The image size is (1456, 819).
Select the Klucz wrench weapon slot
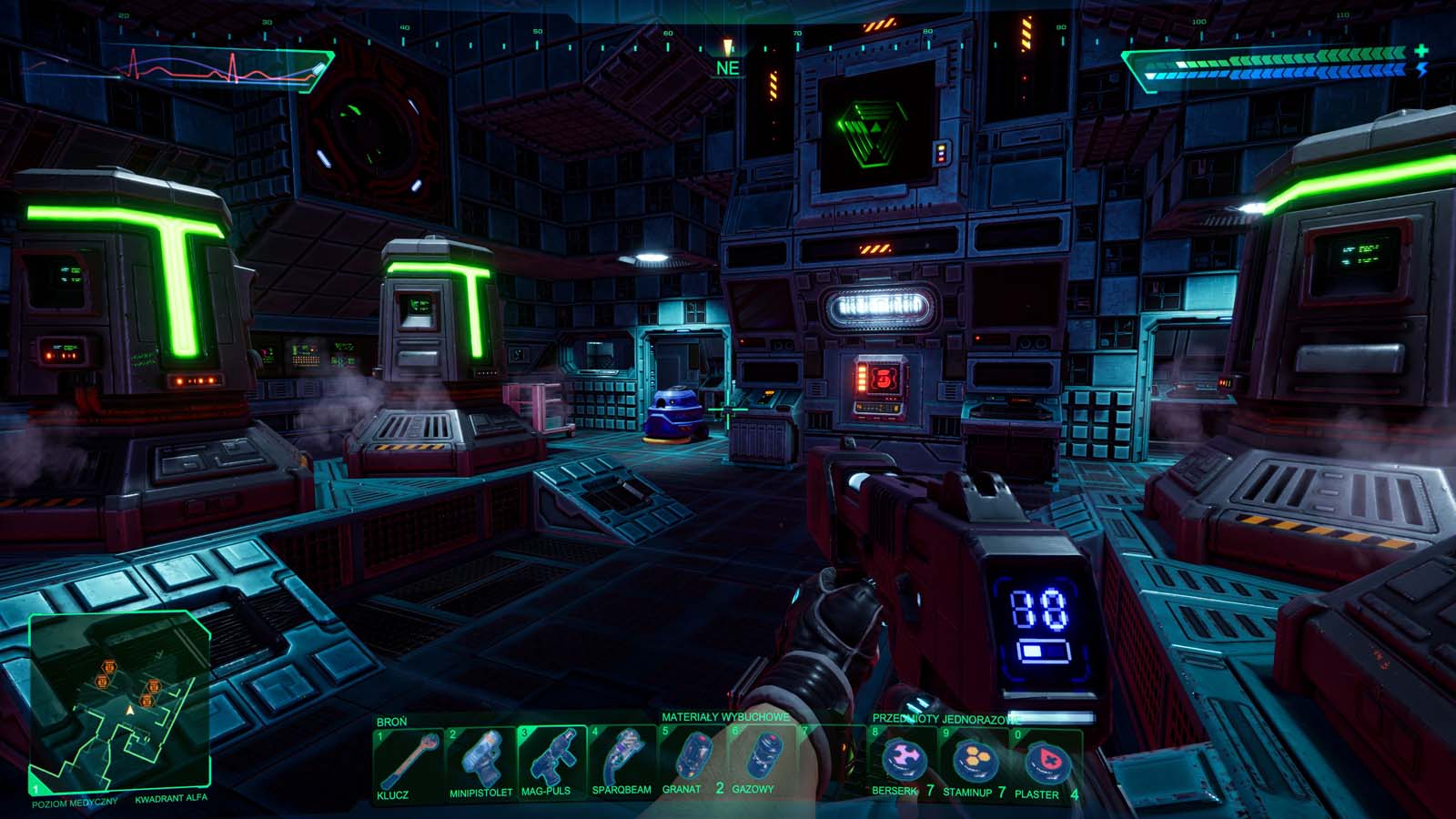coord(407,763)
